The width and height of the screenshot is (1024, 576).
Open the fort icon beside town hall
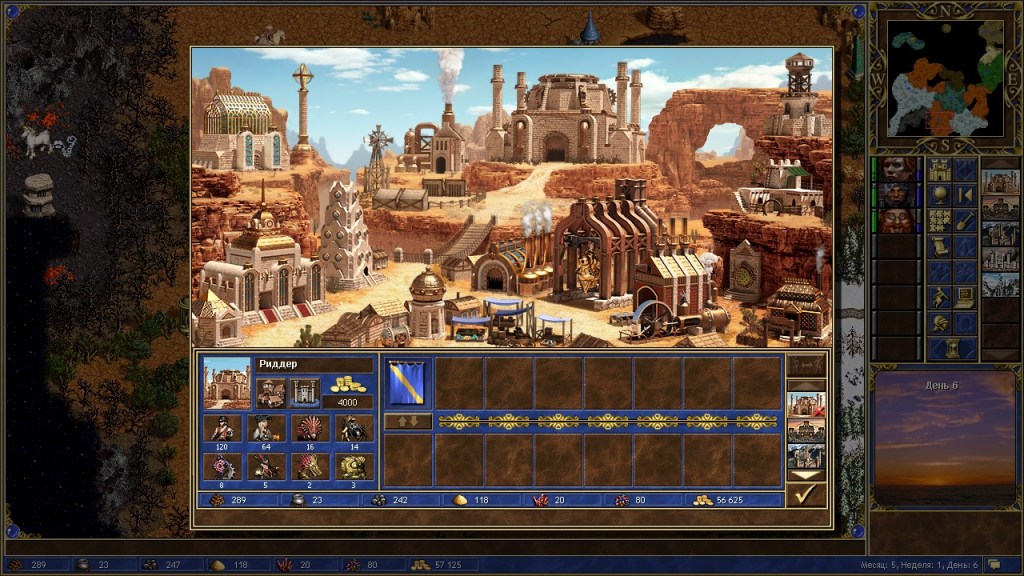(x=303, y=392)
